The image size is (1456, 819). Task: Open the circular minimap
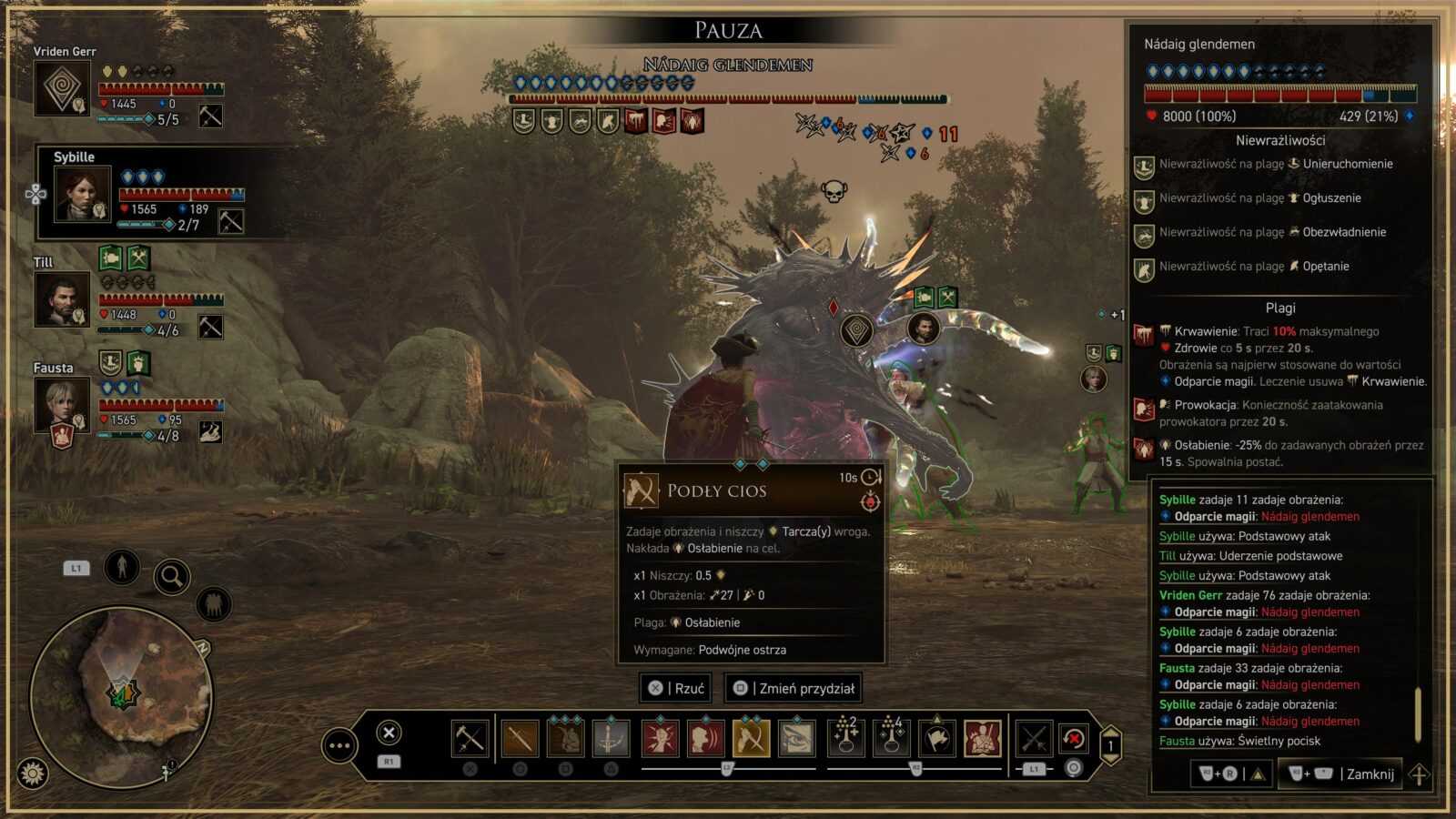(x=122, y=694)
